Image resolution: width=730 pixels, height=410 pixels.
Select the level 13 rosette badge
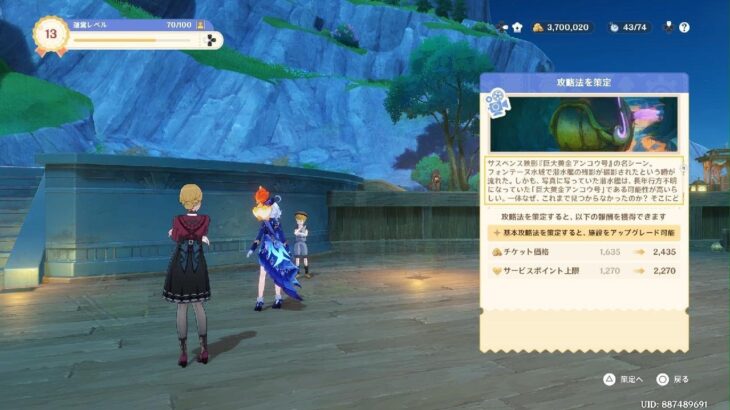(50, 31)
